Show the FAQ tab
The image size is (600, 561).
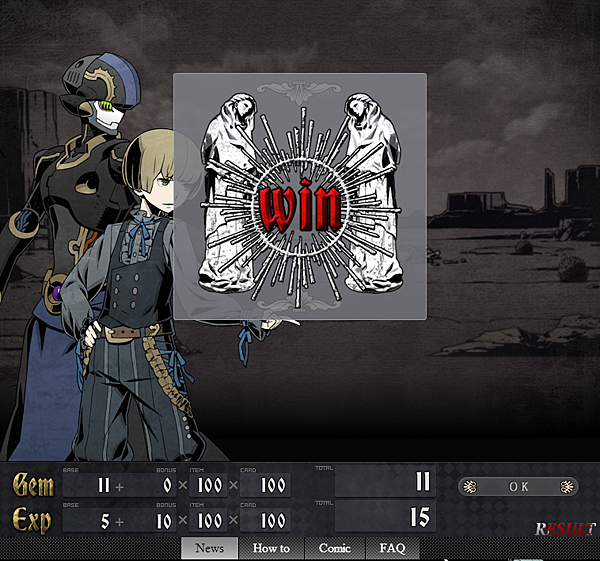click(392, 548)
